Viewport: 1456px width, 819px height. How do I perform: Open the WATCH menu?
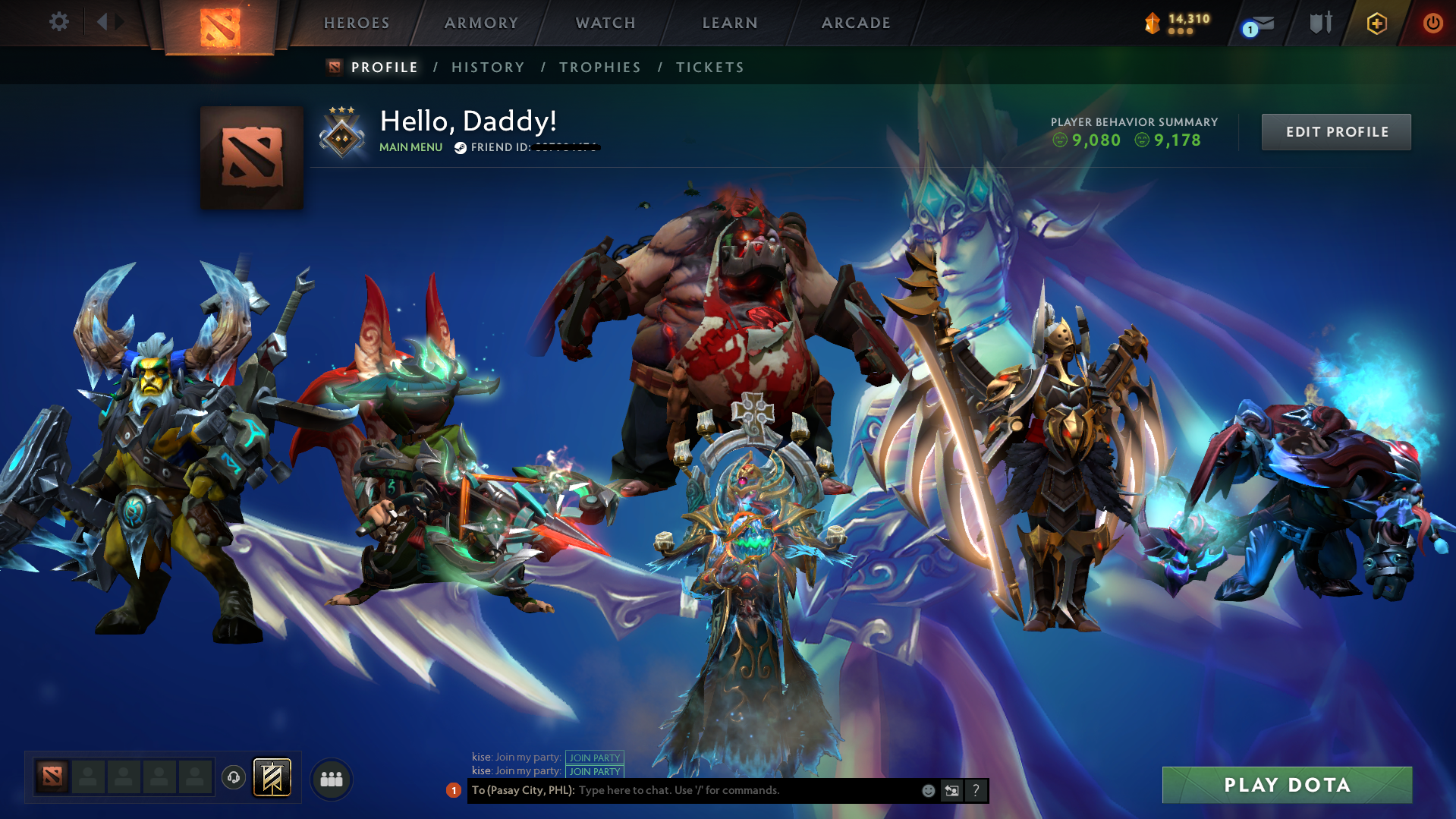[x=605, y=23]
